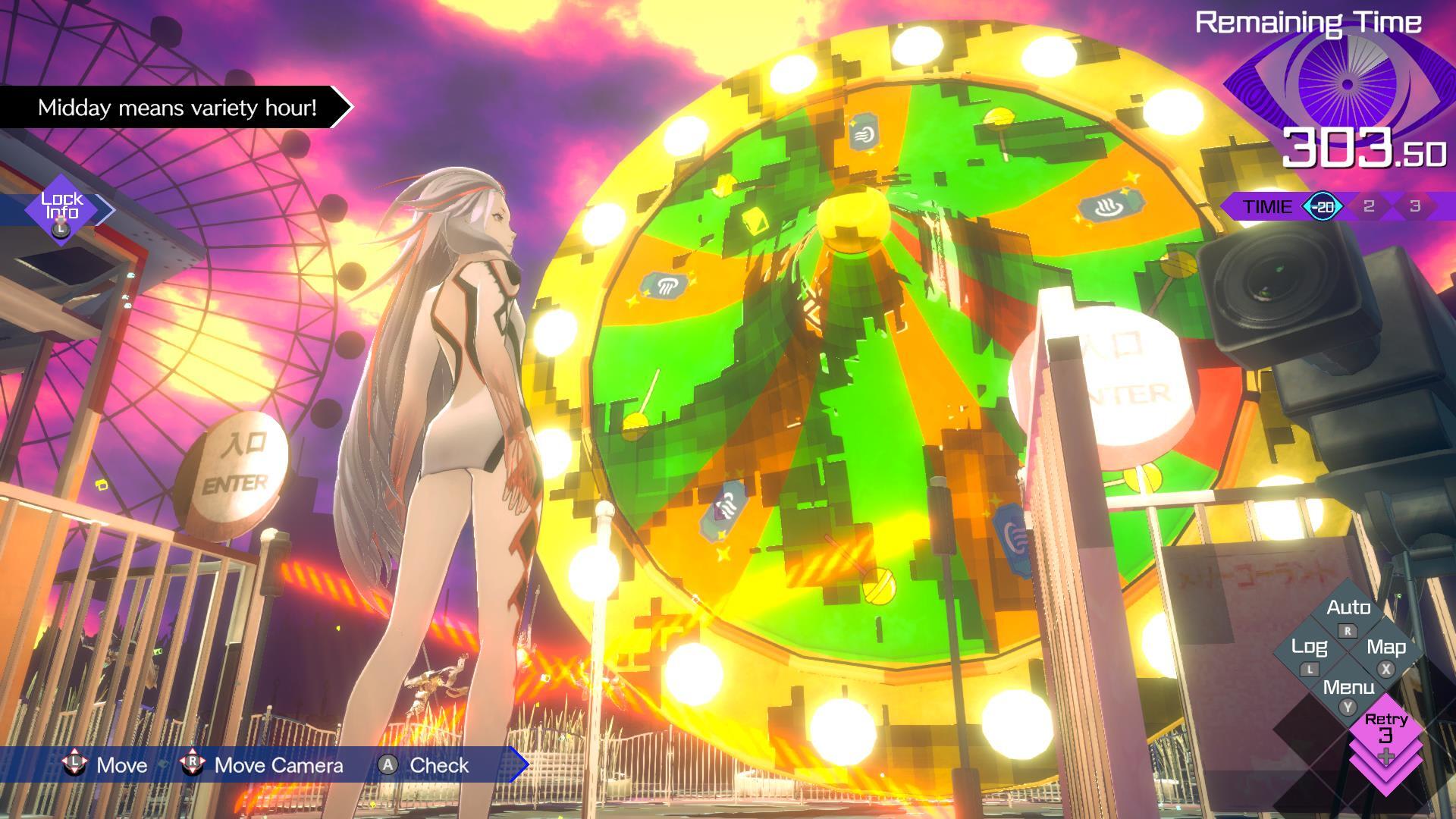Select the -20 TIMIE penalty badge
Image resolution: width=1456 pixels, height=819 pixels.
[1323, 206]
